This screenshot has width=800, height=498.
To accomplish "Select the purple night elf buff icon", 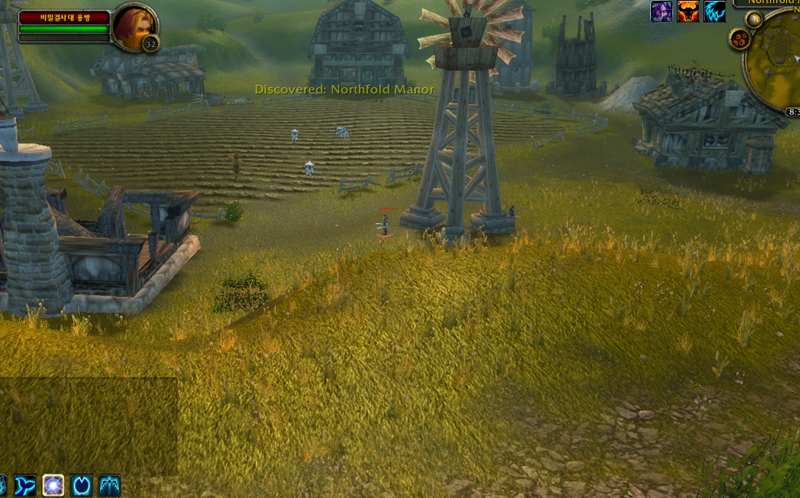I will click(x=662, y=12).
